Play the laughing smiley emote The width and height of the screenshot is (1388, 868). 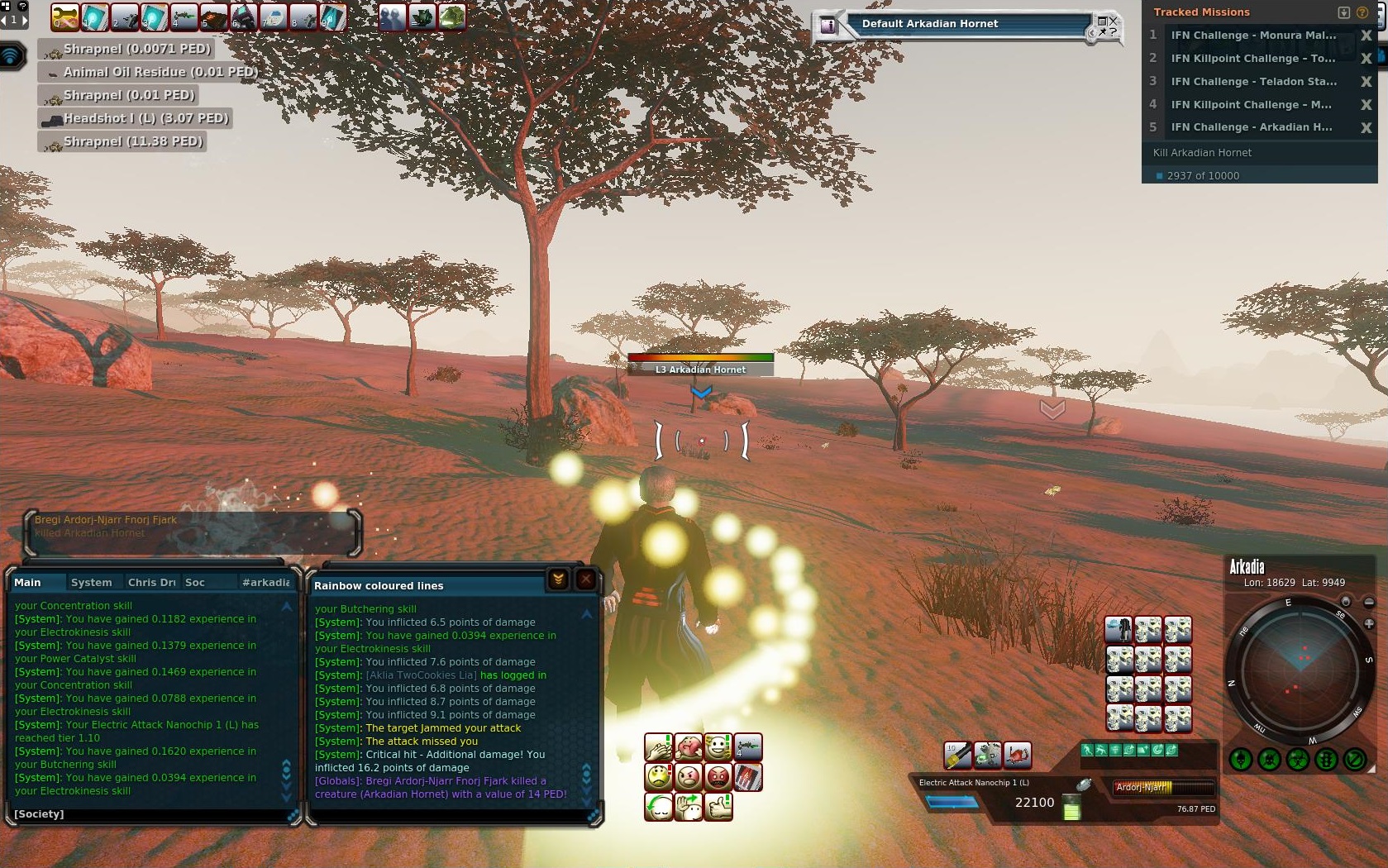718,747
